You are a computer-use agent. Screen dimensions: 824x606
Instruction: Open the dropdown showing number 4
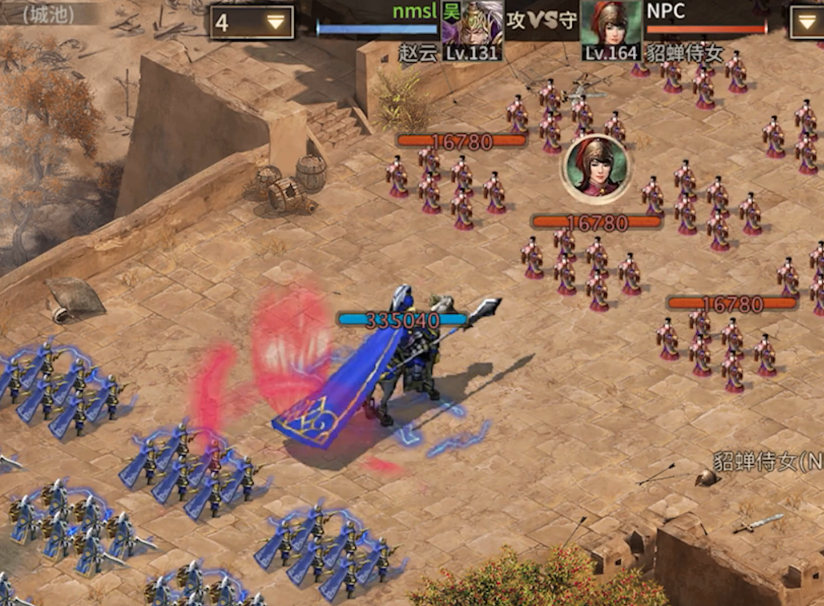coord(252,22)
